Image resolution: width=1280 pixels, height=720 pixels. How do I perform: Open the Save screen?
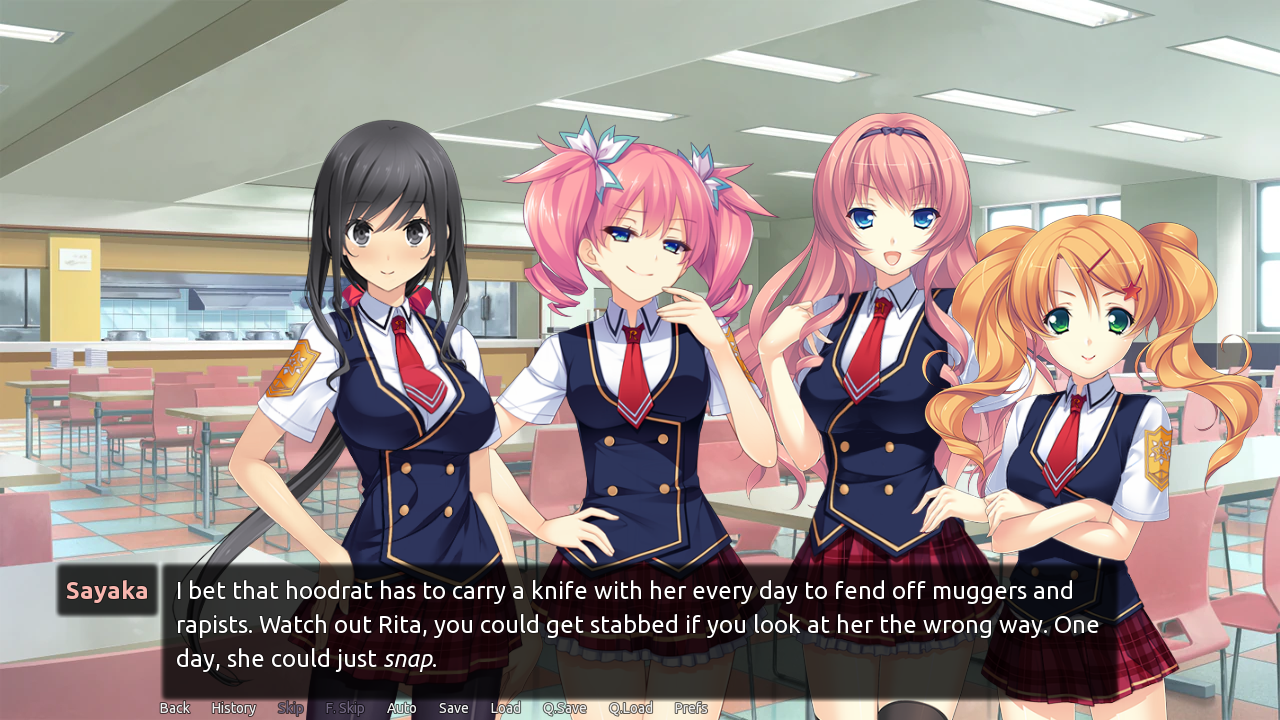[x=453, y=707]
